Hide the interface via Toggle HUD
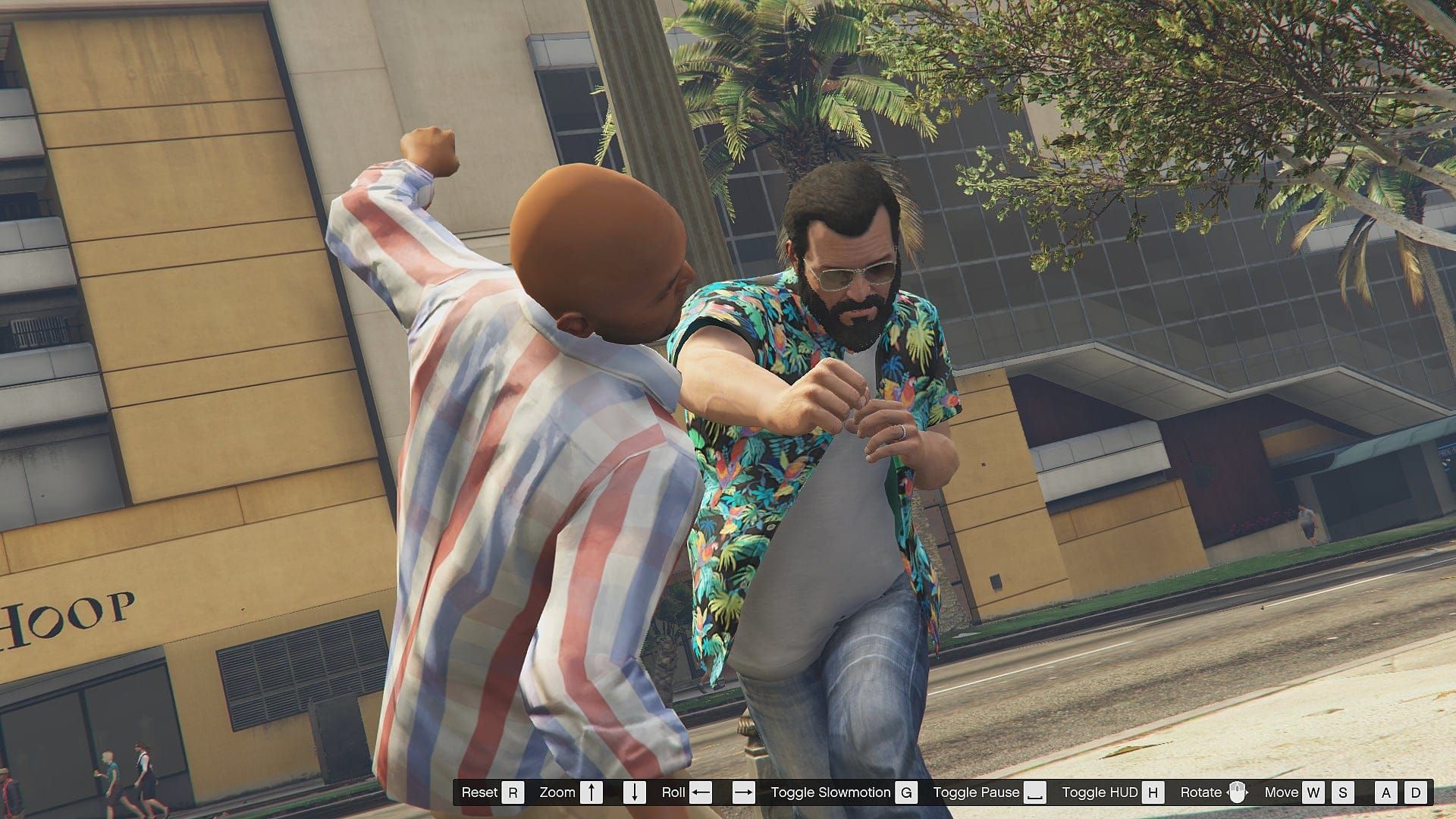This screenshot has height=819, width=1456. [x=1100, y=793]
